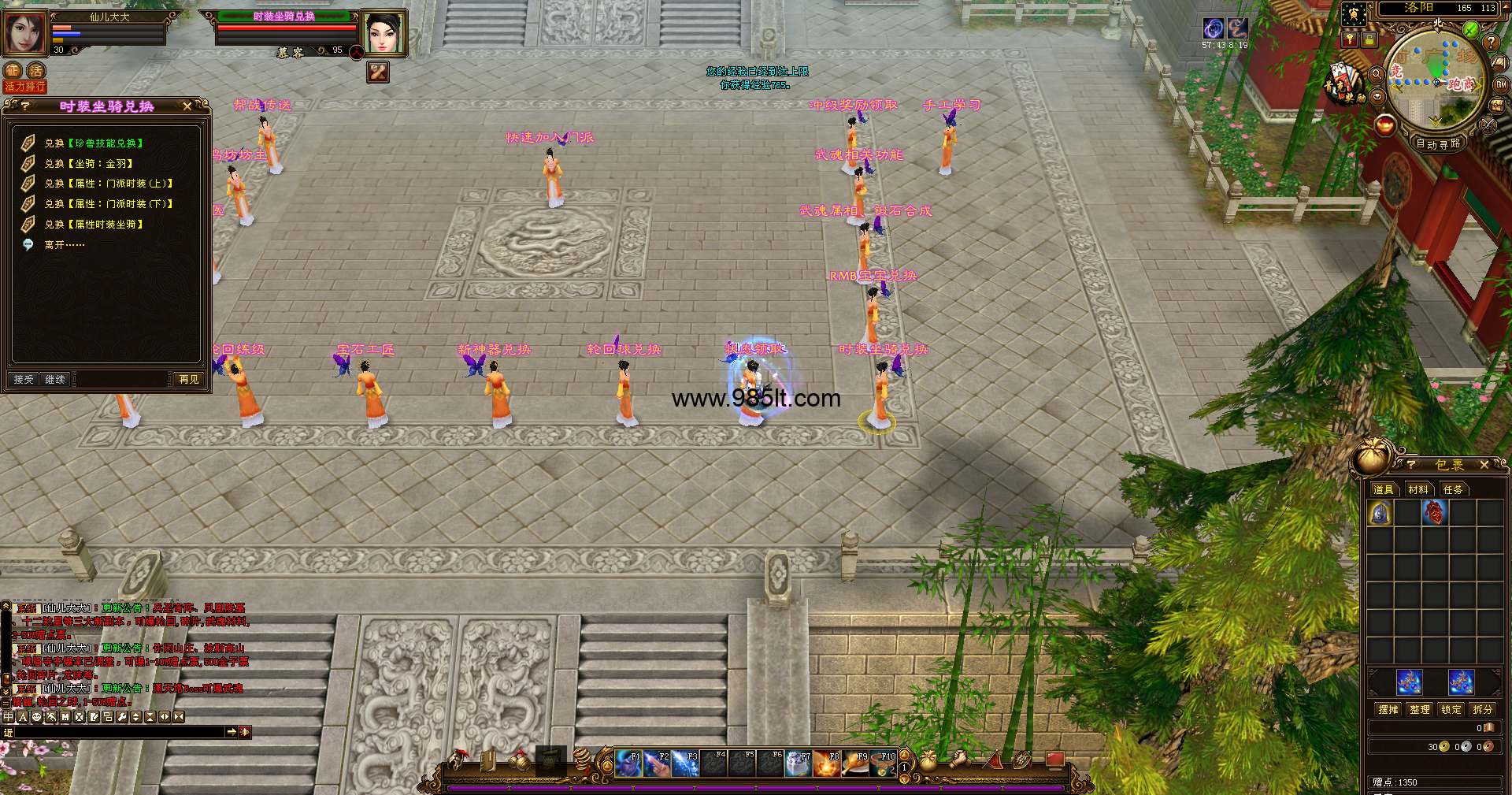Switch to the 任务 quest items tab

pyautogui.click(x=1453, y=490)
